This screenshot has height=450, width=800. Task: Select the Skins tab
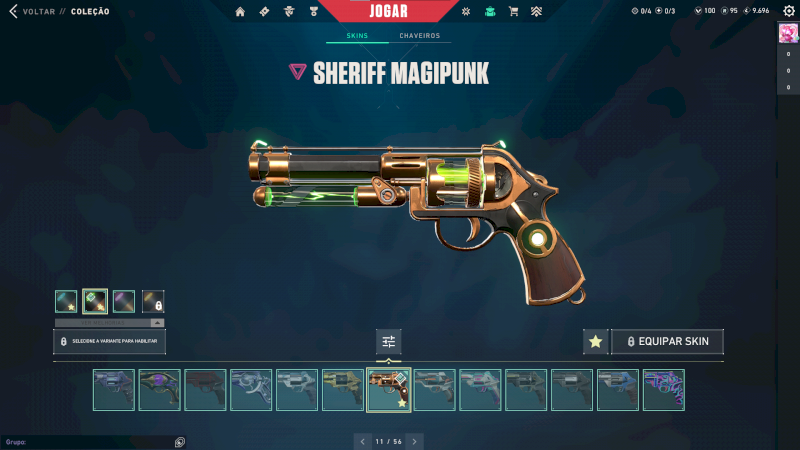tap(357, 36)
